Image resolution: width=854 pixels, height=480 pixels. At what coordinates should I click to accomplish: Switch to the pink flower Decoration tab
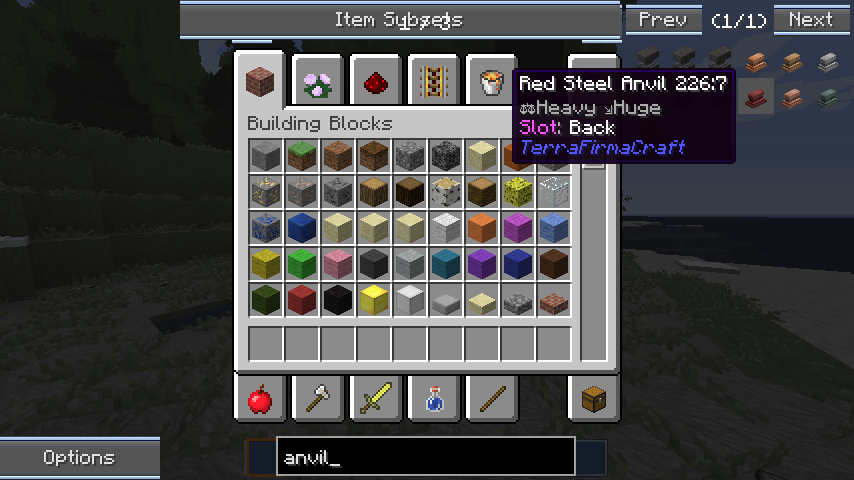[318, 82]
